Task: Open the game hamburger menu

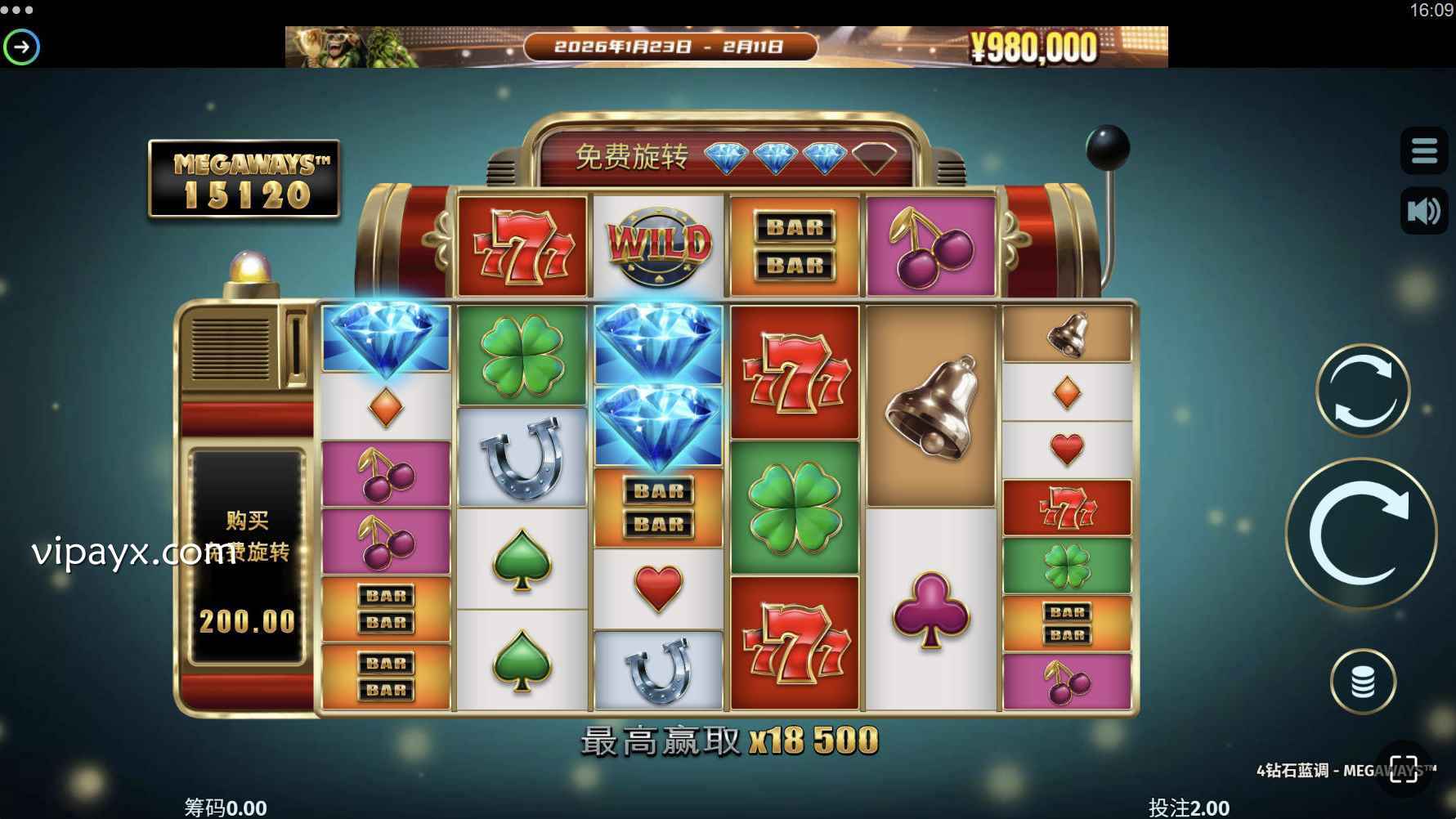Action: coord(1423,150)
